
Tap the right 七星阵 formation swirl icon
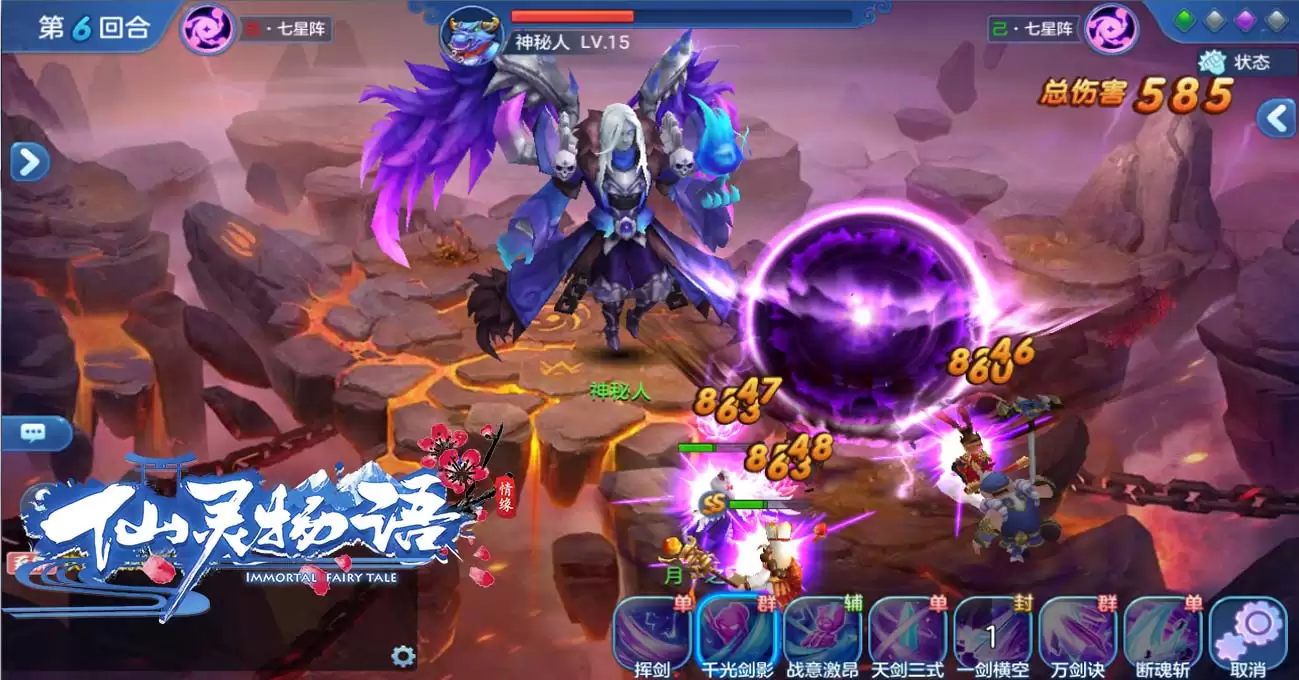click(x=1112, y=28)
